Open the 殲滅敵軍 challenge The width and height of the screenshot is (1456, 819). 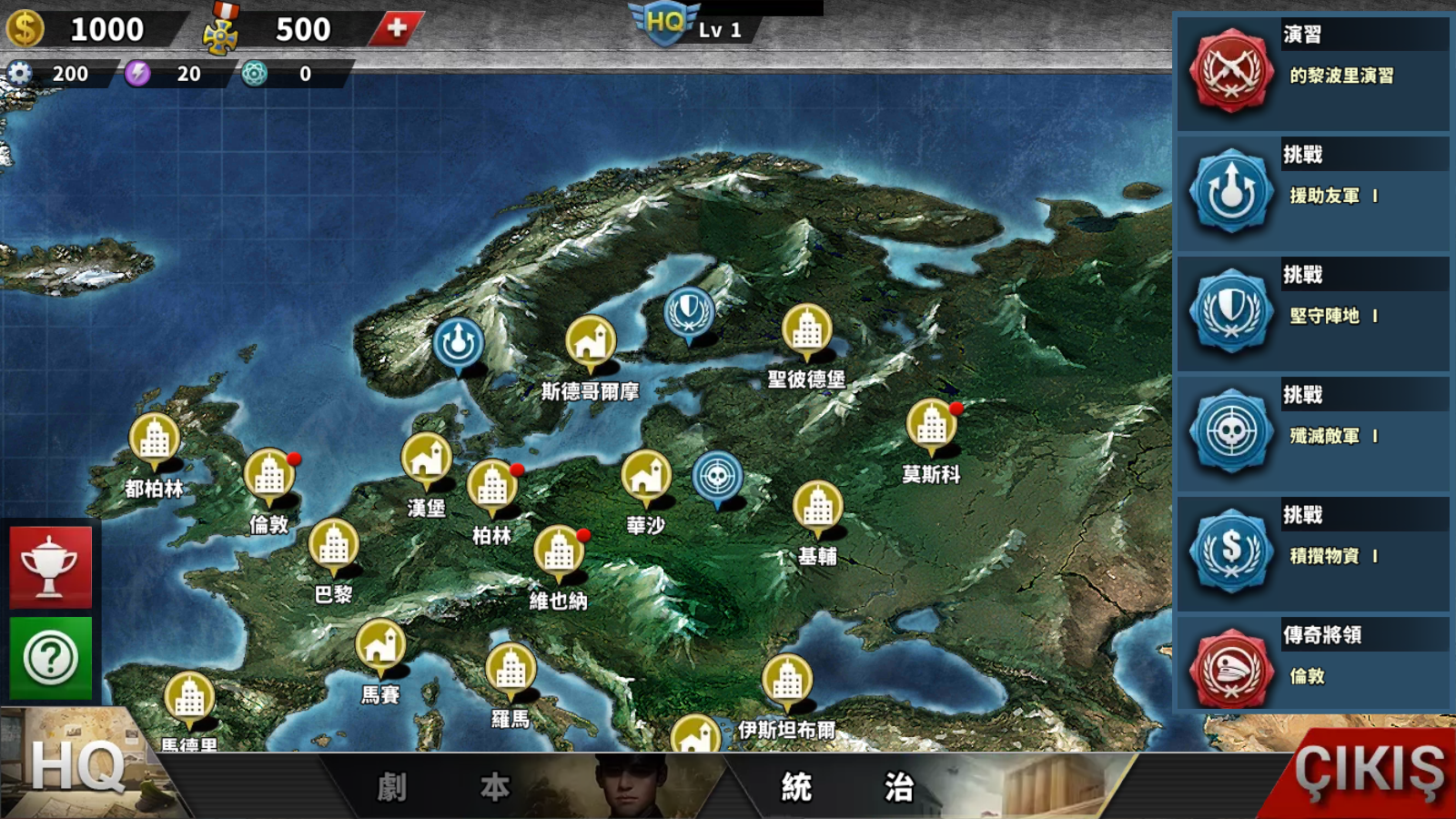coord(1312,433)
